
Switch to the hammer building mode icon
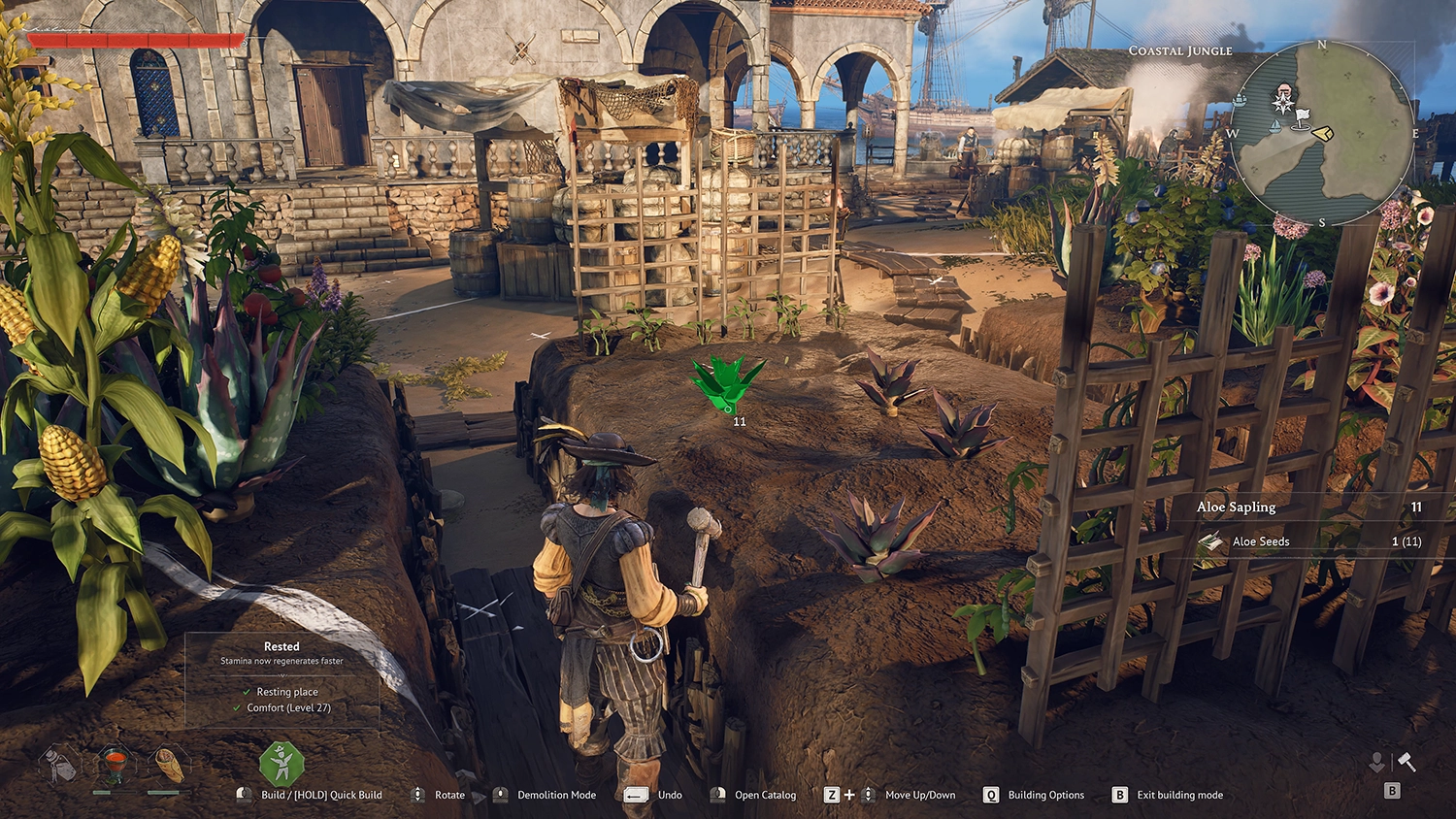click(x=1406, y=763)
